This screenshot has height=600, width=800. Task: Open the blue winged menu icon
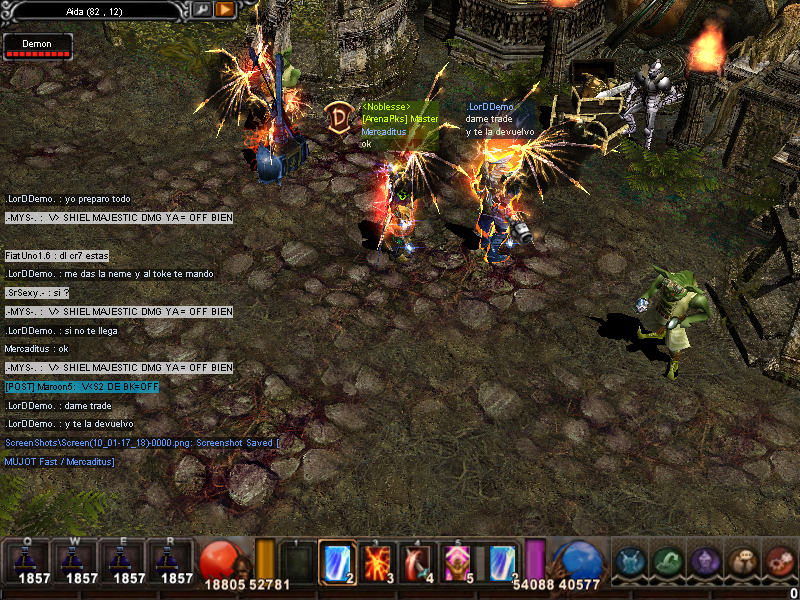[629, 562]
